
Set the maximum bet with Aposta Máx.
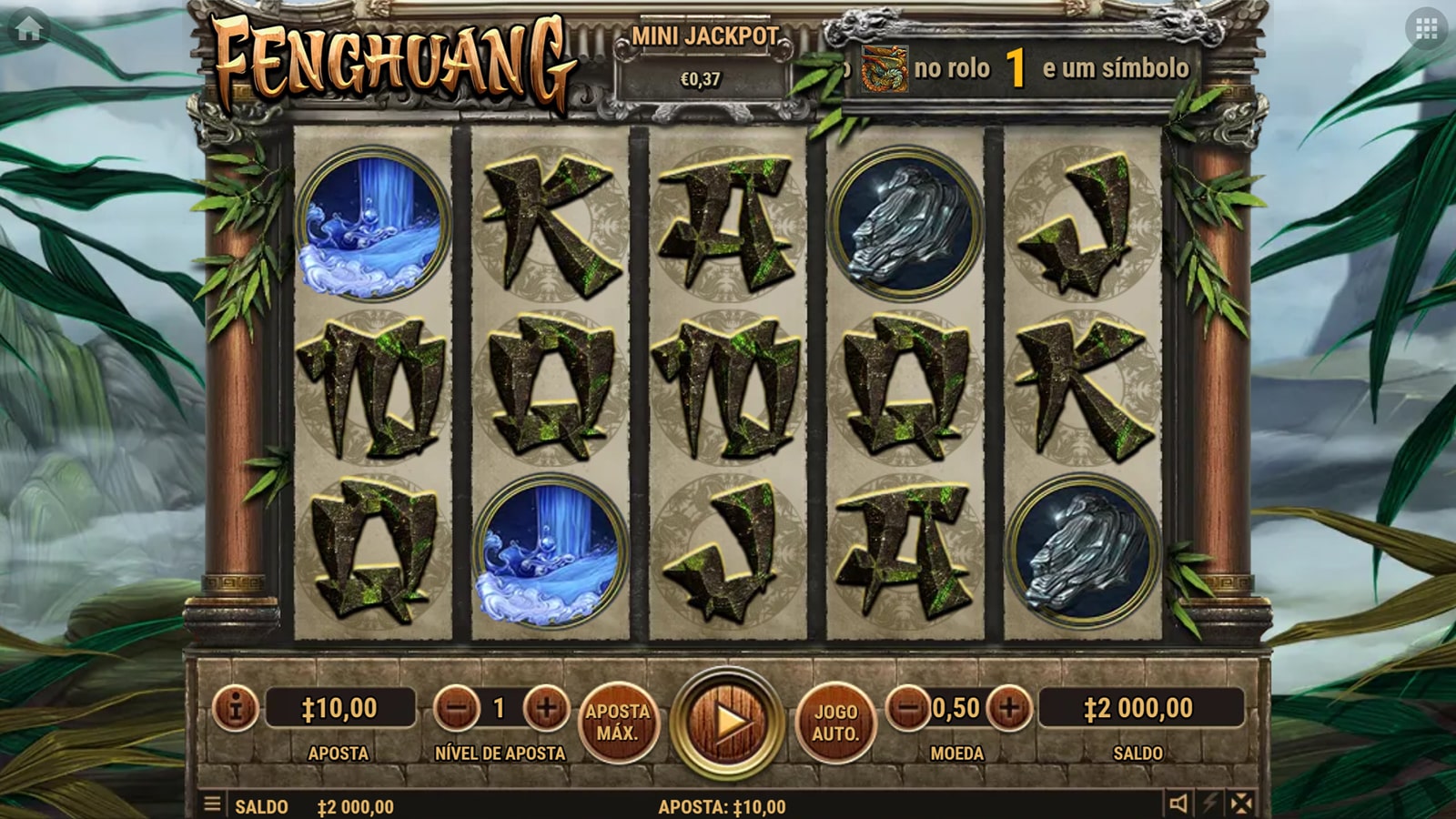click(618, 723)
